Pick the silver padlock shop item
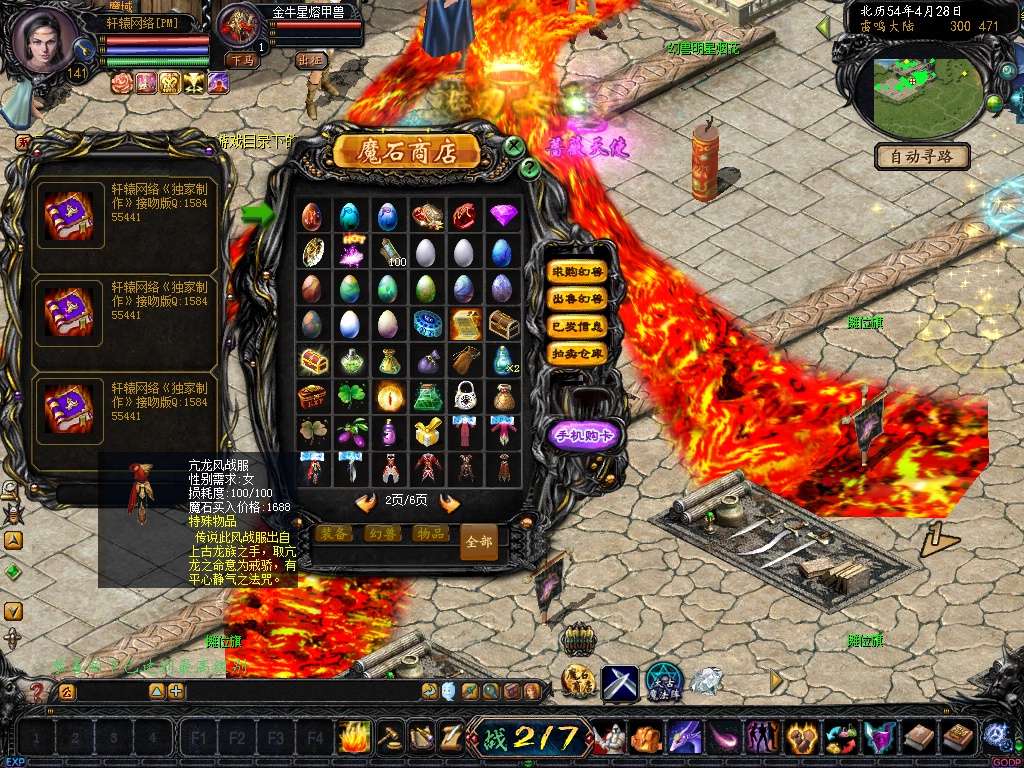Image resolution: width=1024 pixels, height=768 pixels. [x=463, y=396]
